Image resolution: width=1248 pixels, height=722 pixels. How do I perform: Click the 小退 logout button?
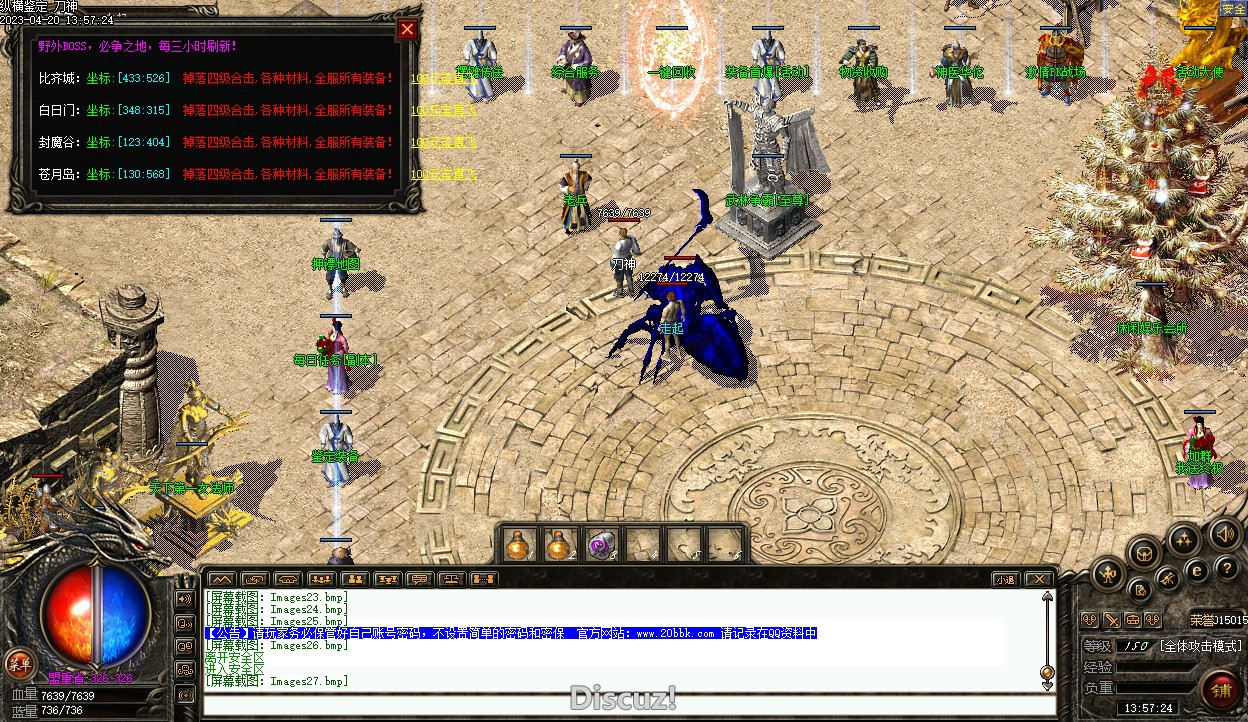(x=1005, y=579)
